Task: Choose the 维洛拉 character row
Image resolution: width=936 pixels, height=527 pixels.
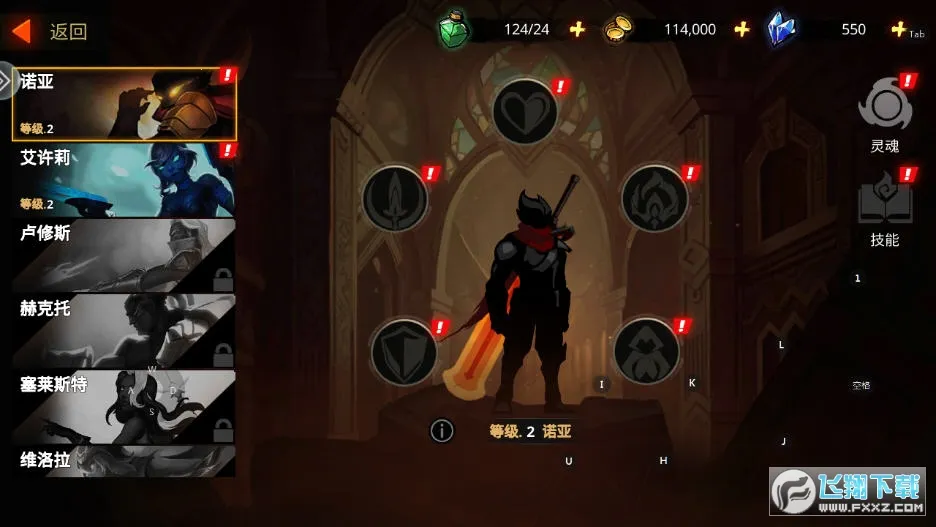Action: coord(125,461)
